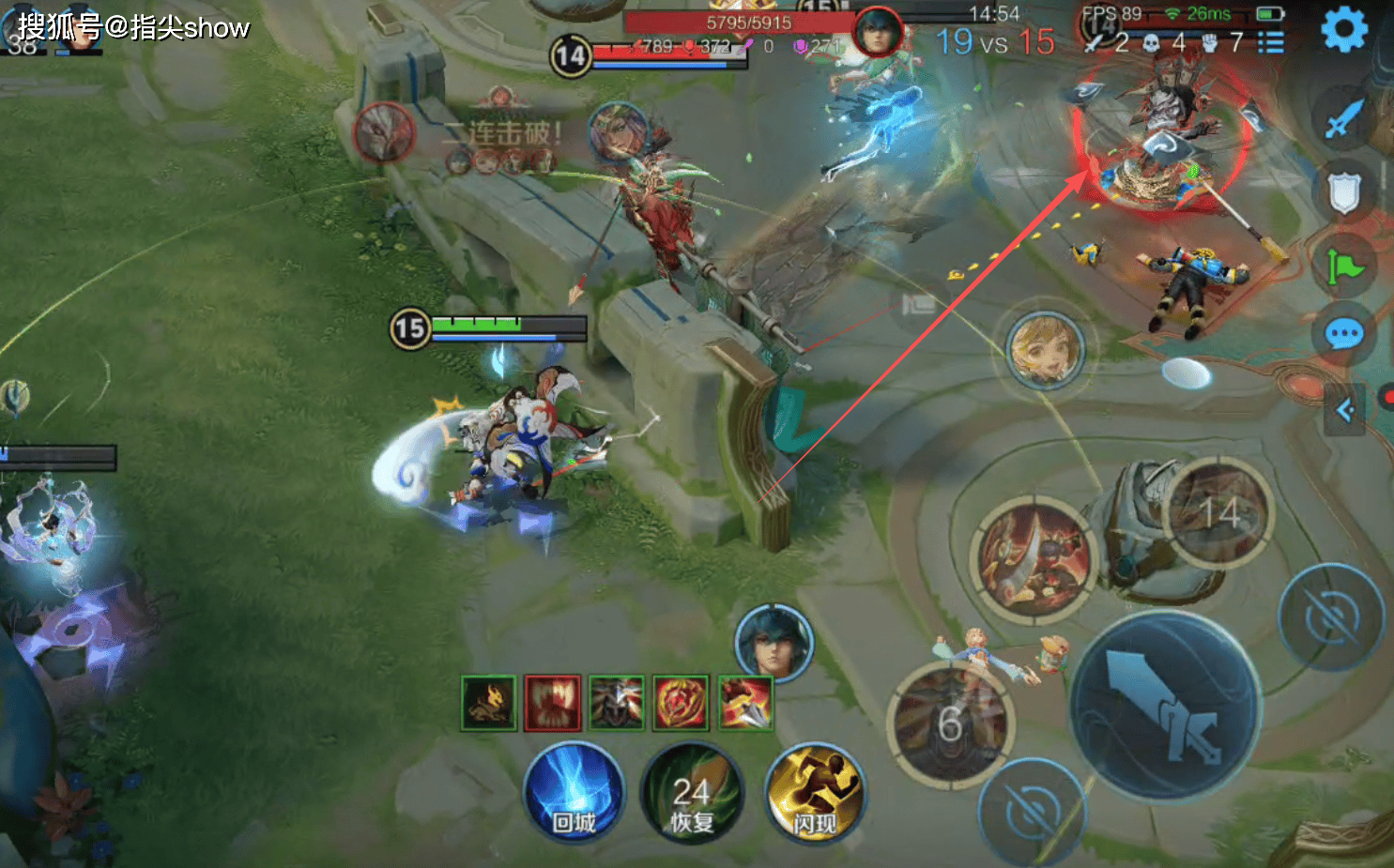Target the blonde enemy hero portrait
This screenshot has width=1394, height=868.
1045,350
